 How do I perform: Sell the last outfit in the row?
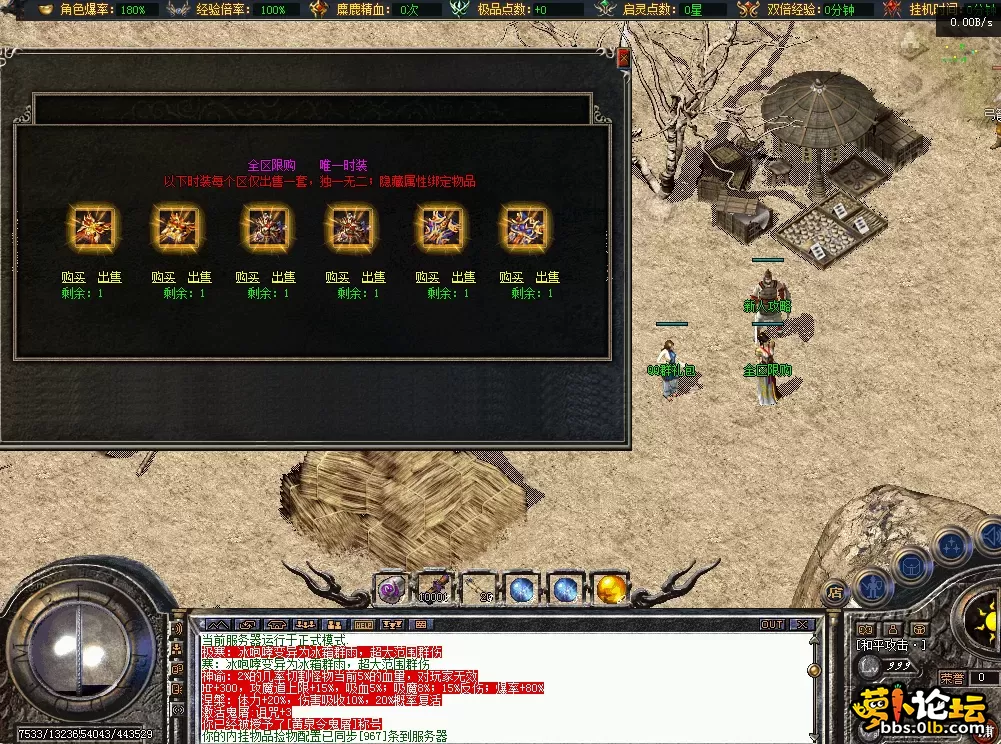pos(547,277)
